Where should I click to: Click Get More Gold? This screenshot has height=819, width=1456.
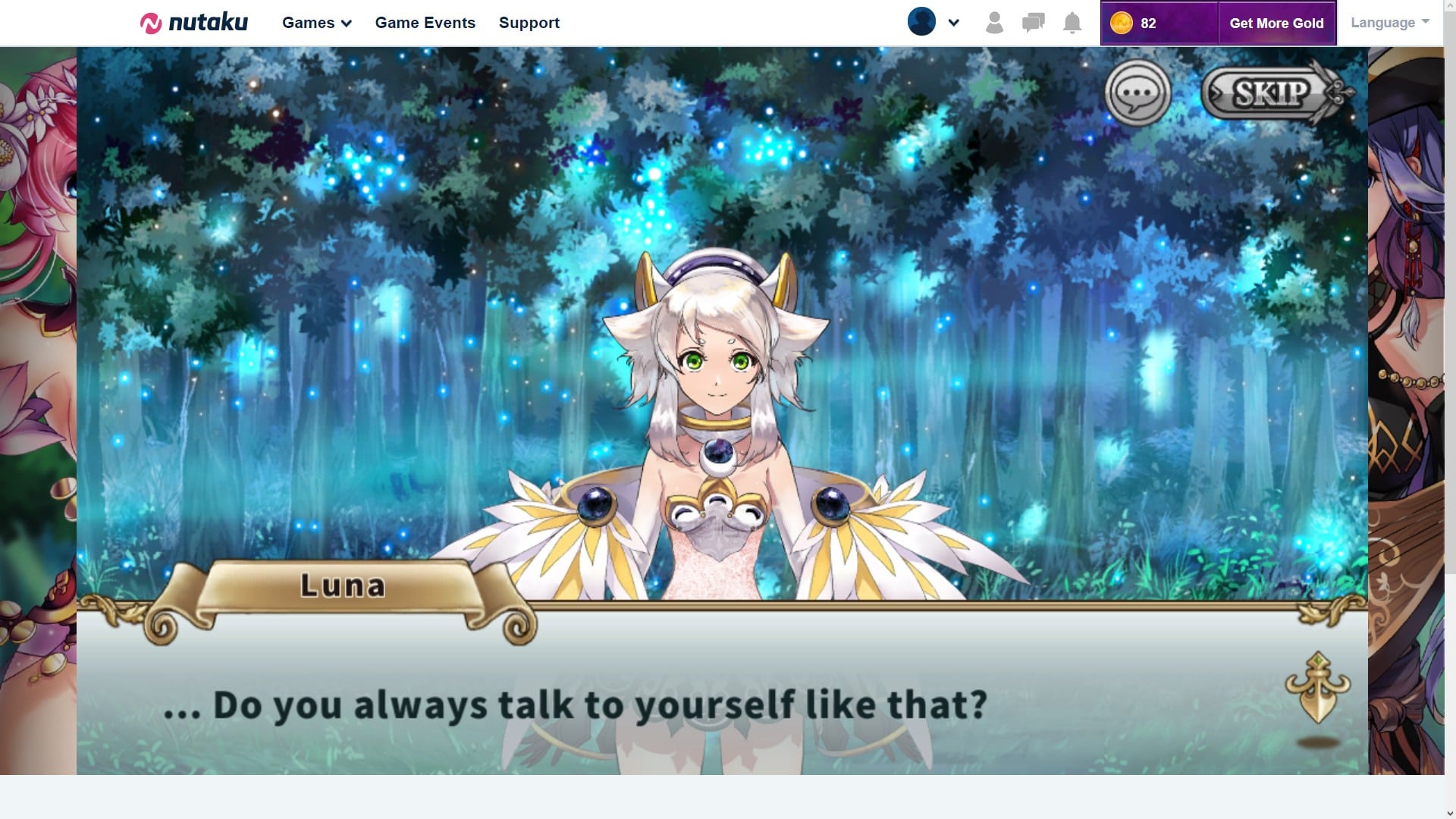[x=1276, y=24]
